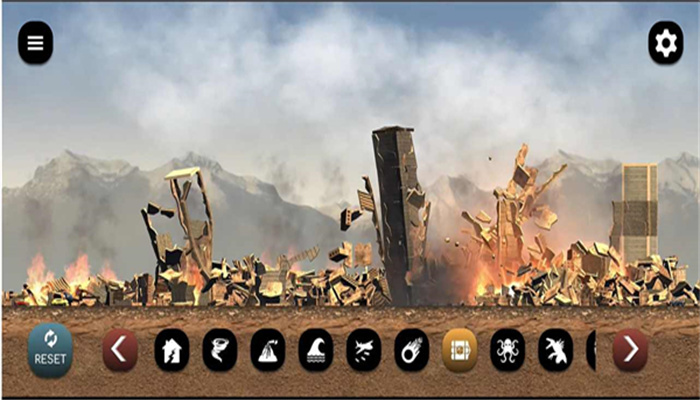
Task: Open the hamburger menu
Action: (x=36, y=43)
